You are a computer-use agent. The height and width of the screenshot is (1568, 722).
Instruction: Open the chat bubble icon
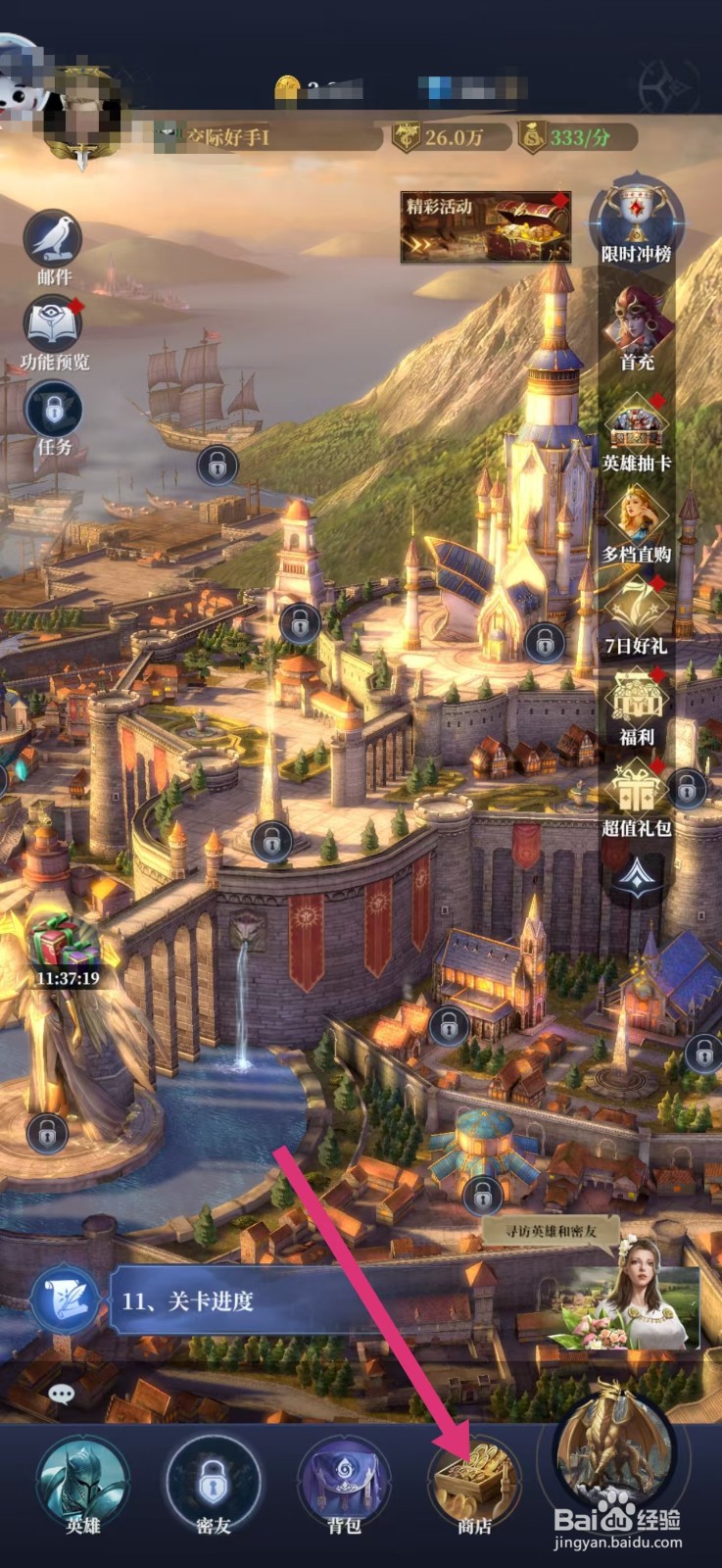[61, 1393]
